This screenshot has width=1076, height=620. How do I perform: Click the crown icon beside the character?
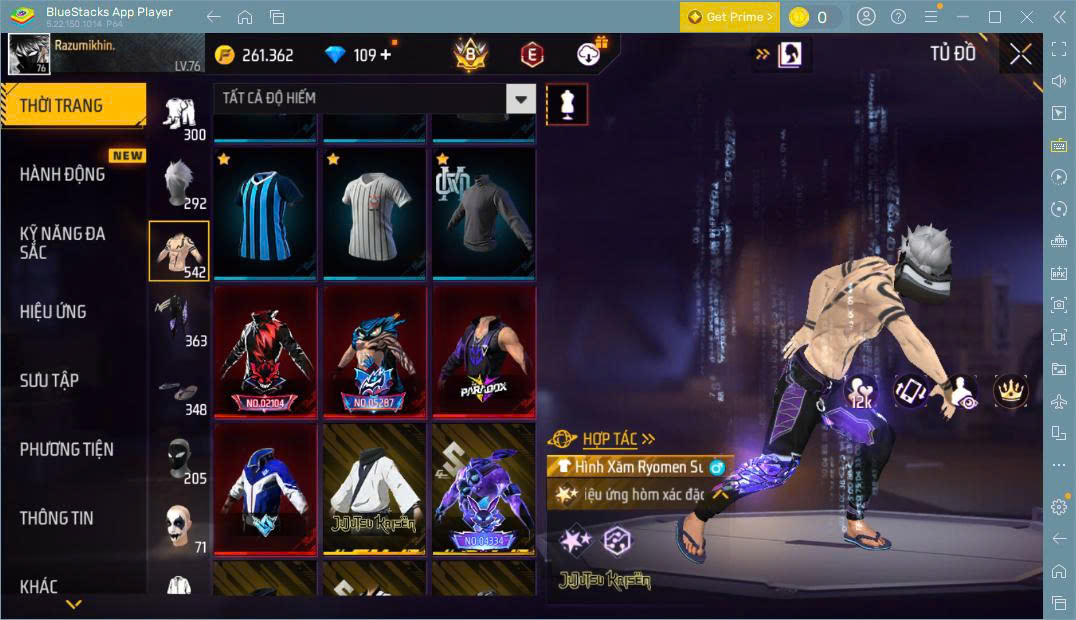click(1010, 391)
